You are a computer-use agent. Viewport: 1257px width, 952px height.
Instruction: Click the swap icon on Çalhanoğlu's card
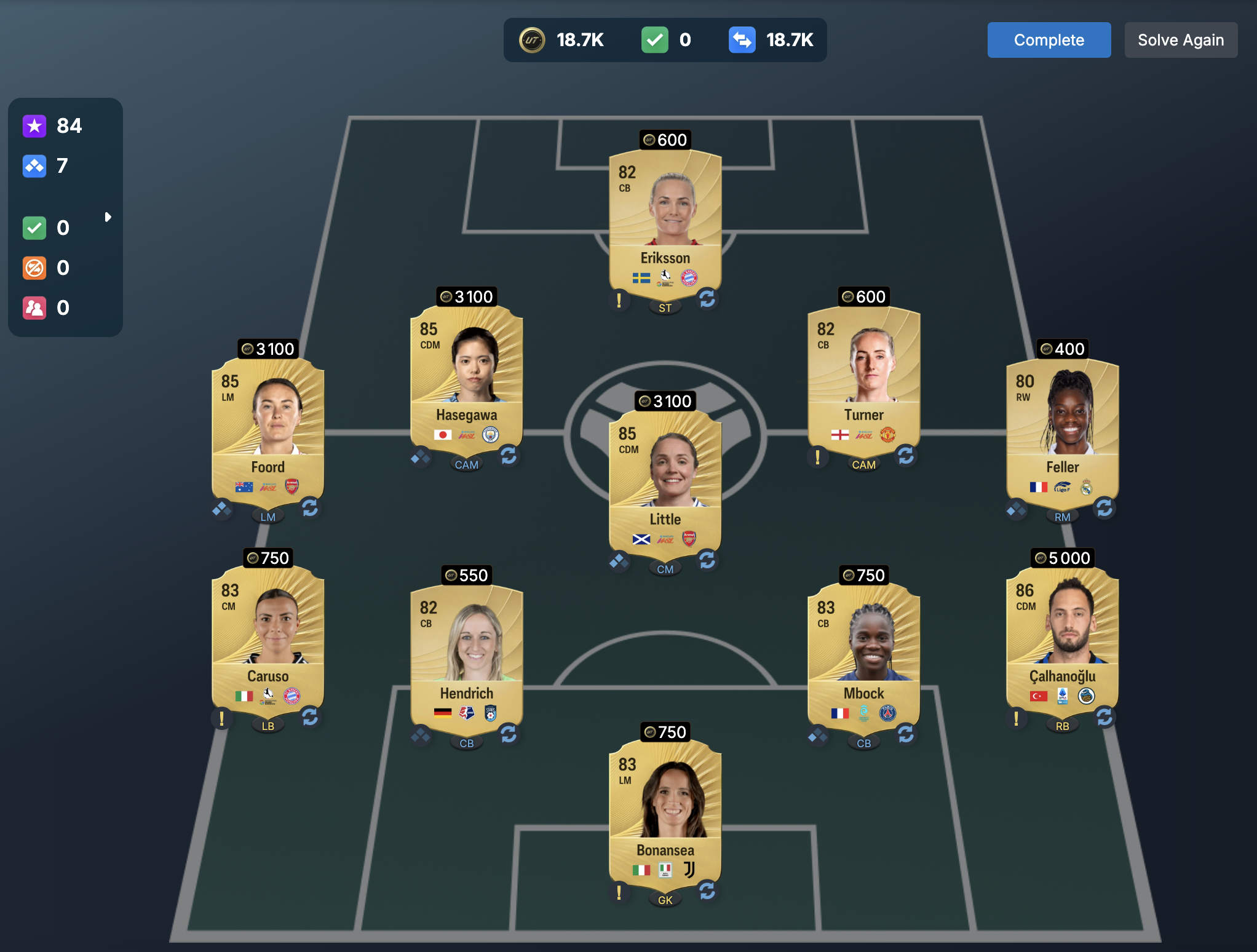(x=1104, y=717)
